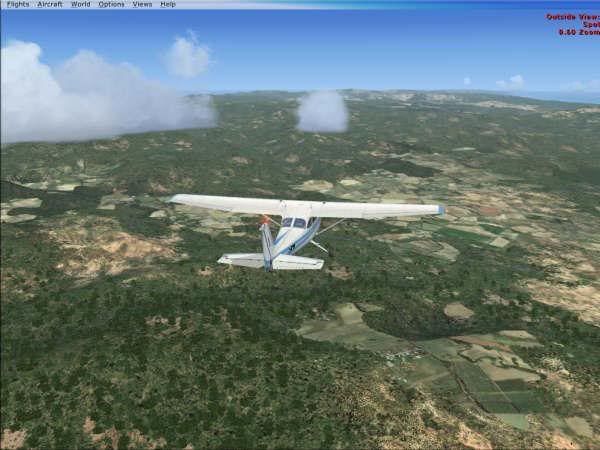Open the World menu

80,4
